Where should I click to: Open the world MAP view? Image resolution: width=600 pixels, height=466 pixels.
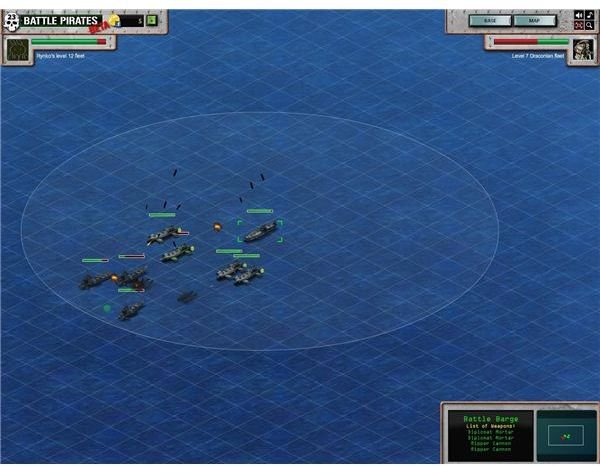(x=535, y=20)
